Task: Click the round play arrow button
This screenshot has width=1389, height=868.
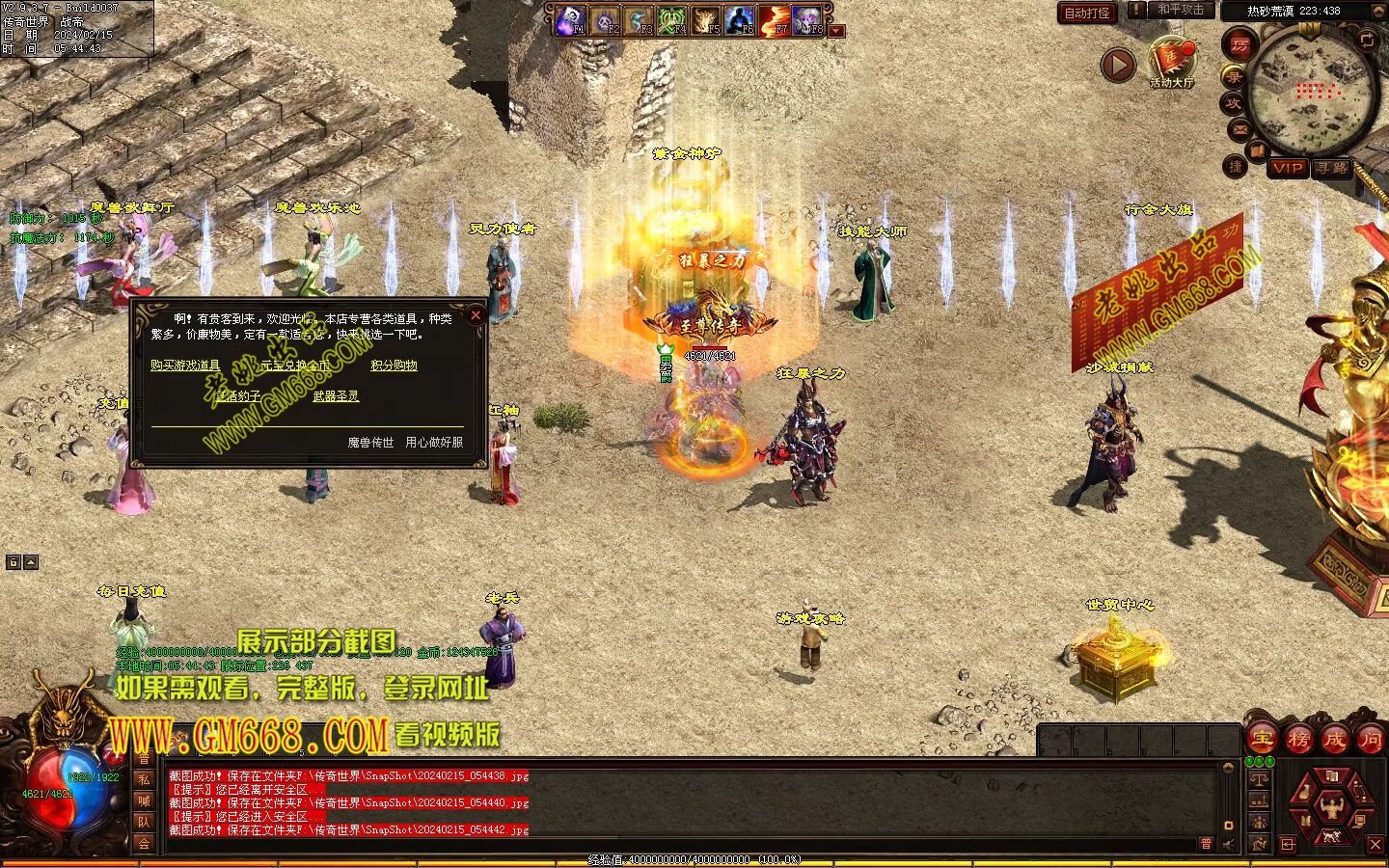Action: pos(1118,66)
